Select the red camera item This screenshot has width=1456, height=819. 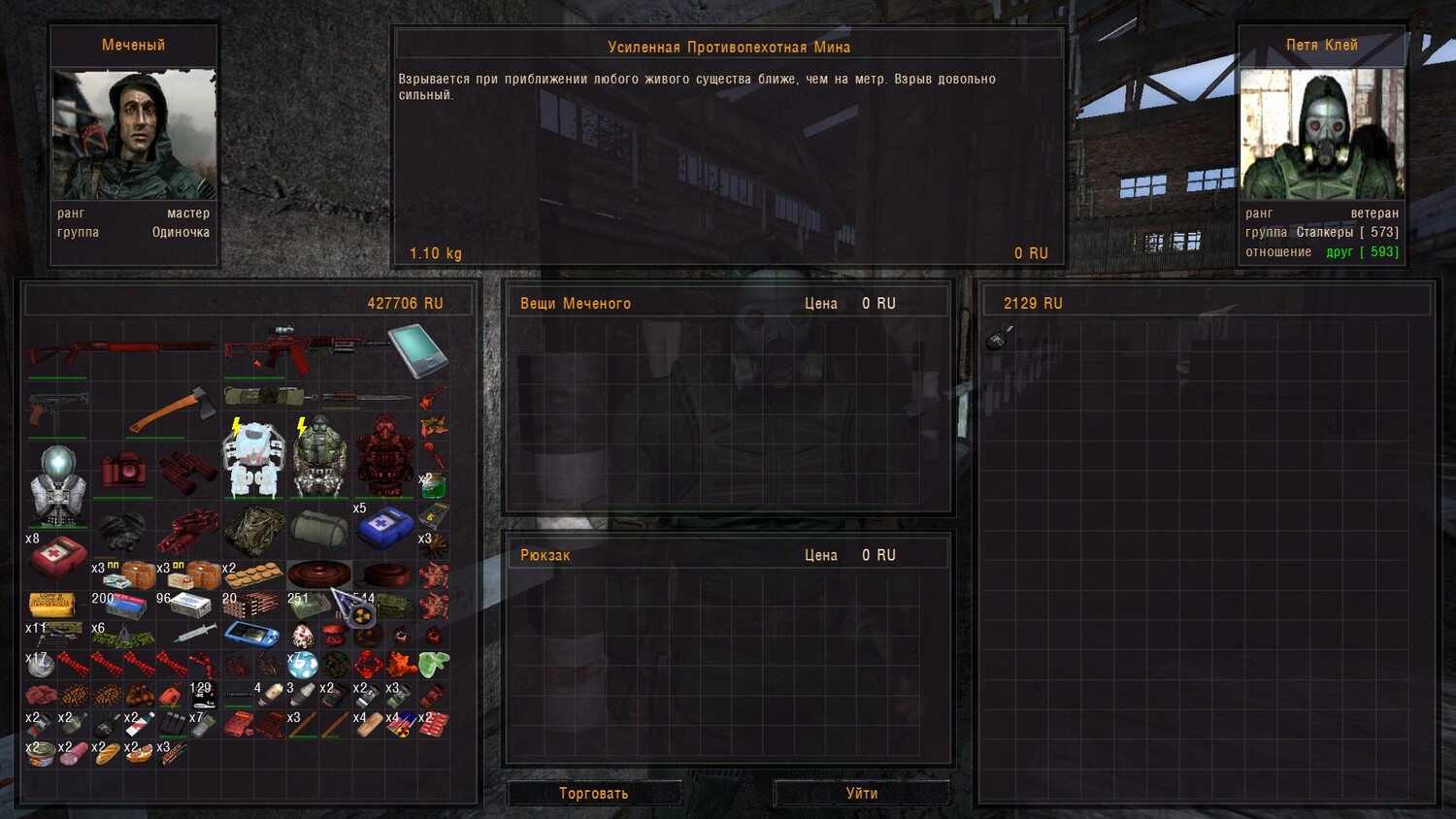[x=123, y=469]
